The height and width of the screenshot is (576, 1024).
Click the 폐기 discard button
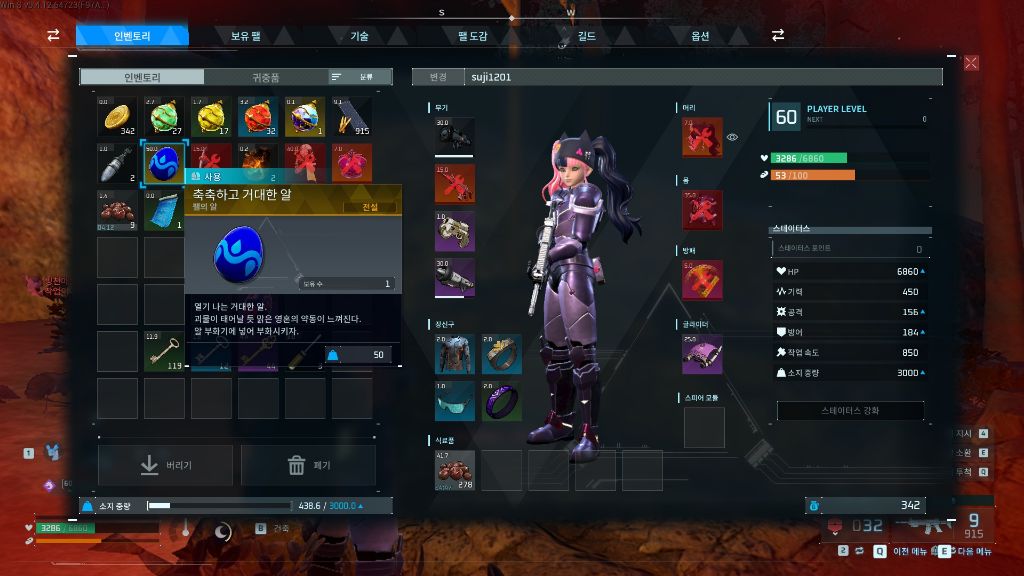point(308,465)
